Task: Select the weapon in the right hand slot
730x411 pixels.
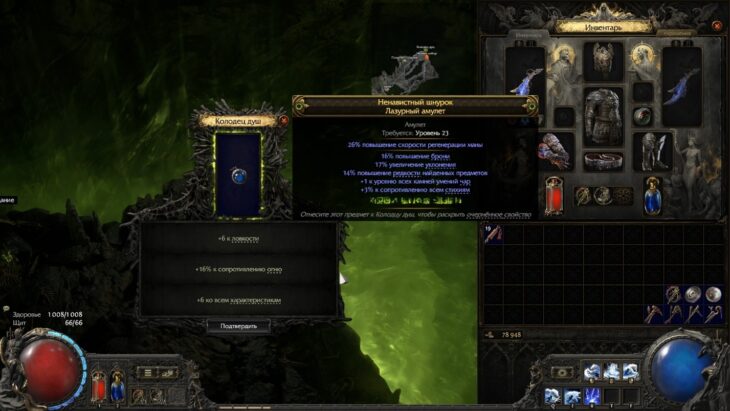Action: click(681, 82)
